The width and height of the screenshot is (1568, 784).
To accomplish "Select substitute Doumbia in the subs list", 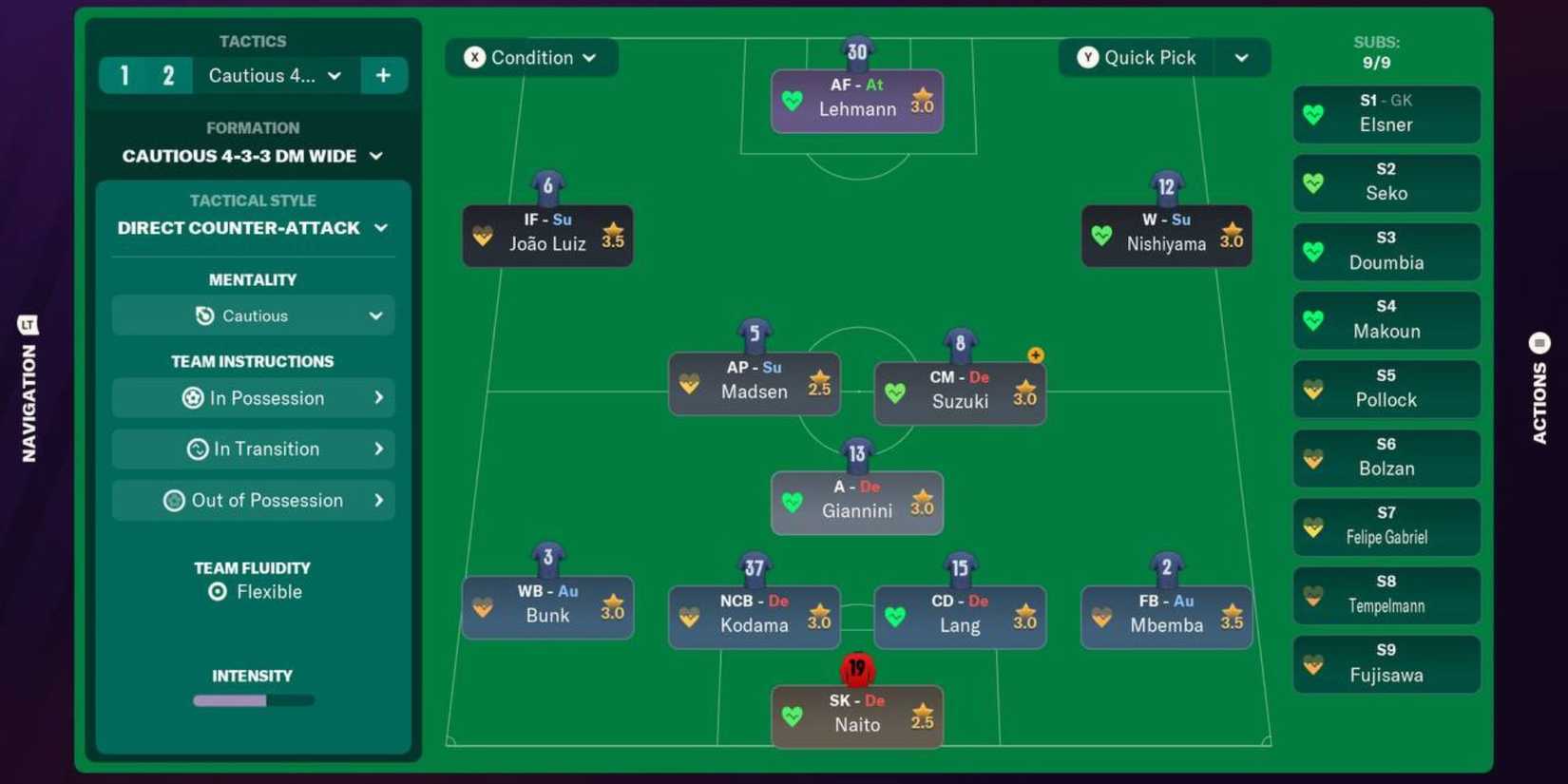I will tap(1386, 252).
